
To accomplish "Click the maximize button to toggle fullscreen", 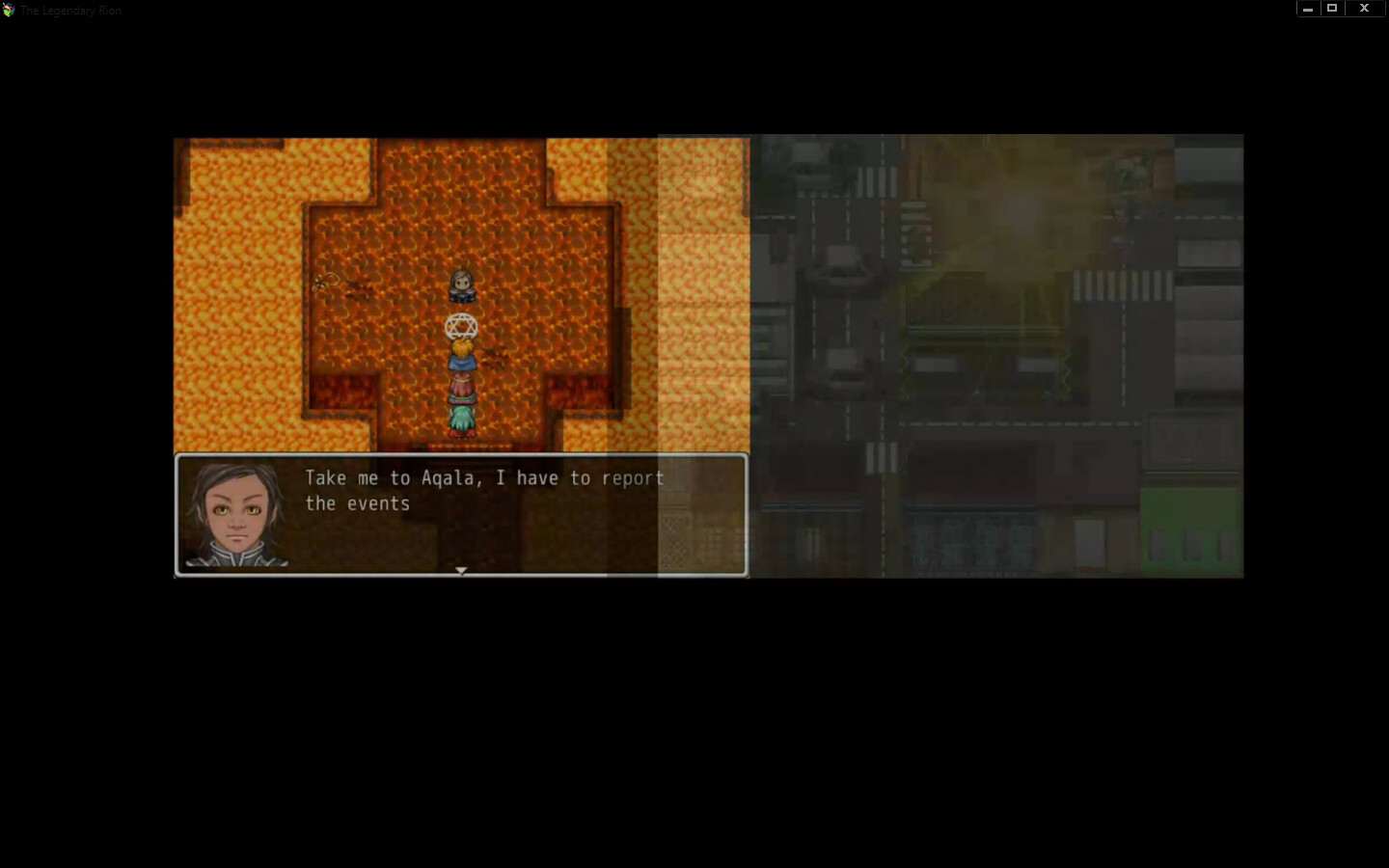I will 1332,8.
